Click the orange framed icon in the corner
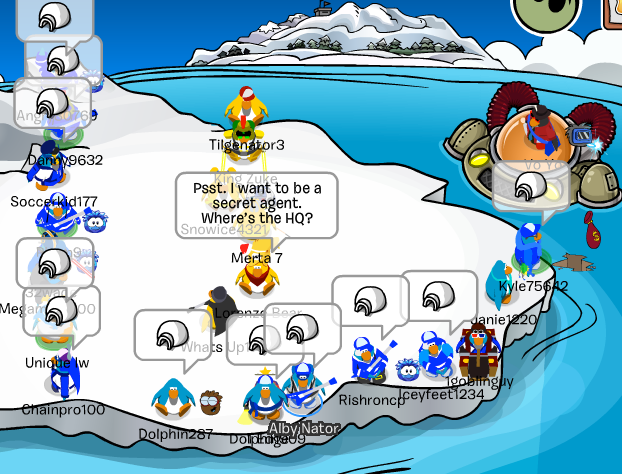 coord(612,11)
